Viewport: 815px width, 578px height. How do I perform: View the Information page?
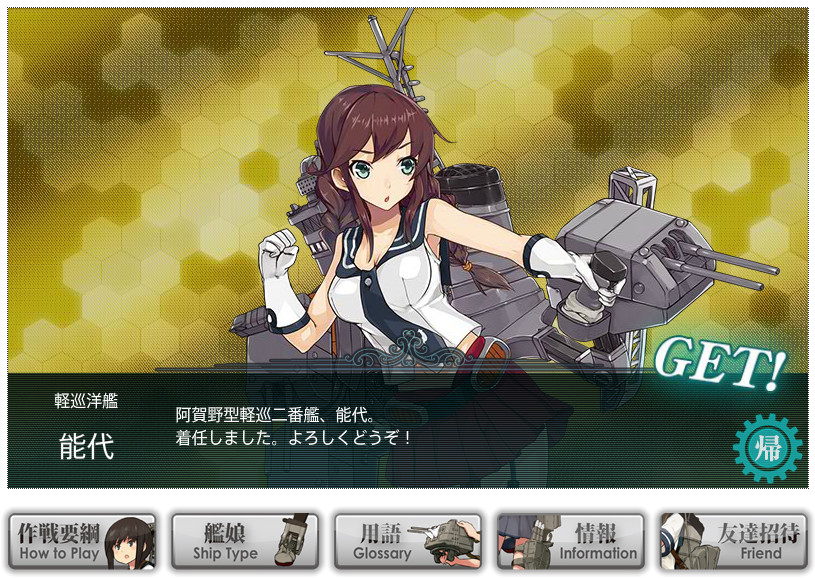click(x=570, y=541)
